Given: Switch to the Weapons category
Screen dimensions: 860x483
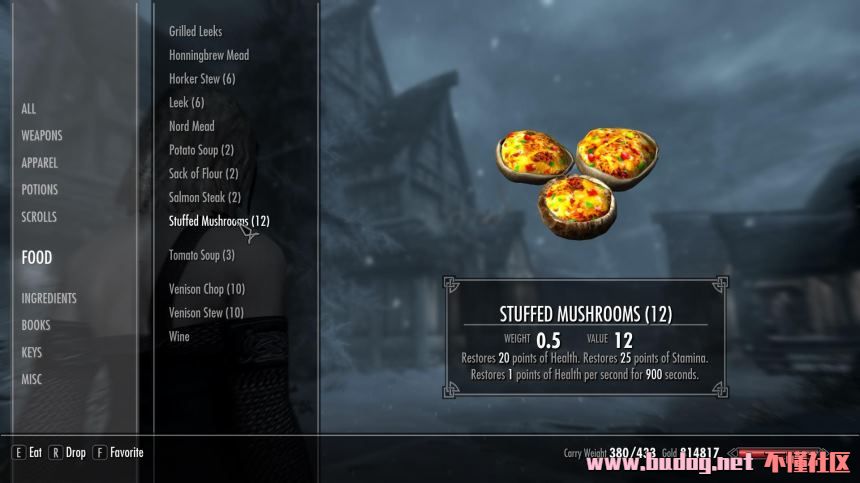Looking at the screenshot, I should (42, 136).
